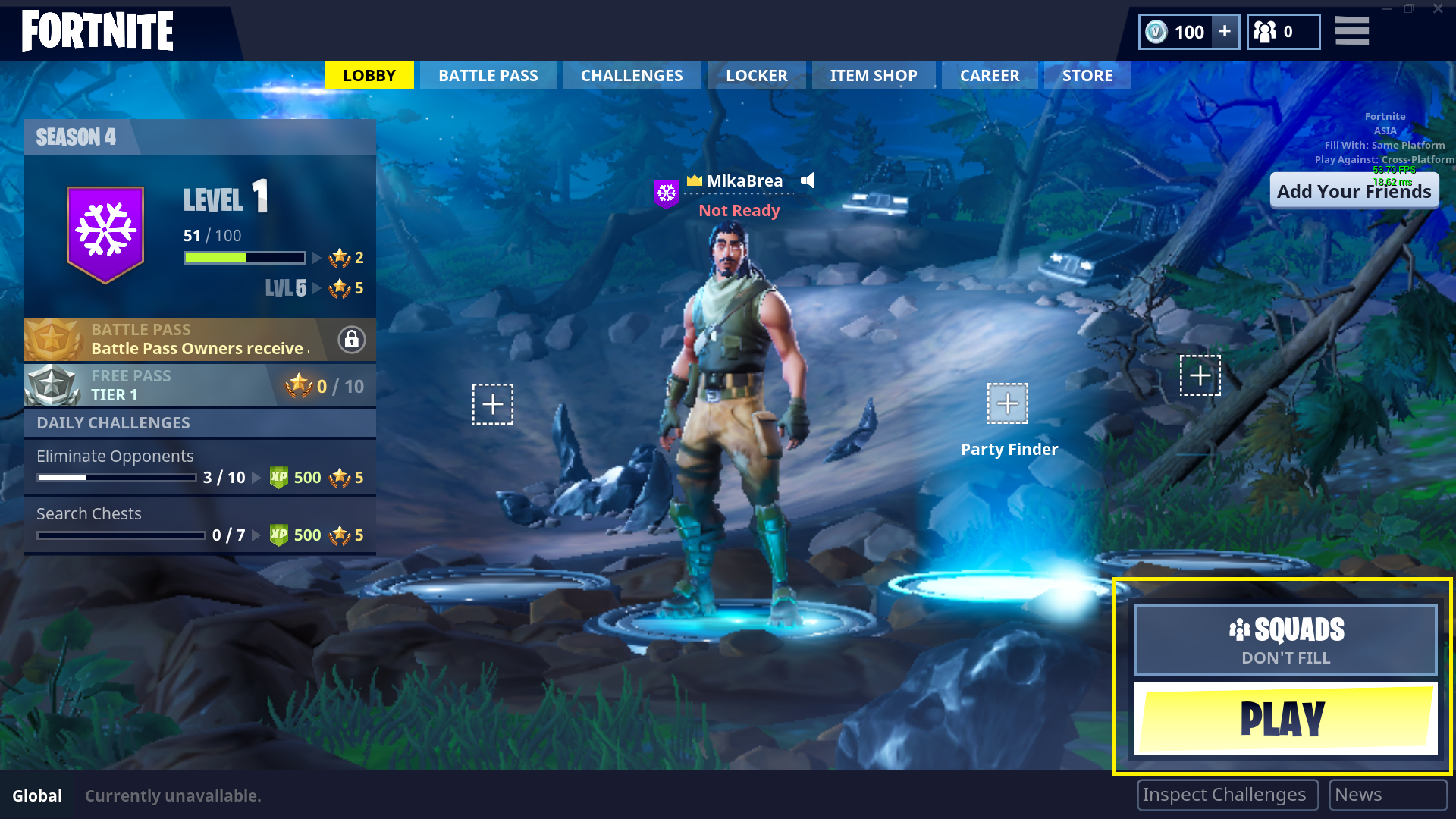
Task: Click the Search Chests progress bar
Action: pos(120,535)
